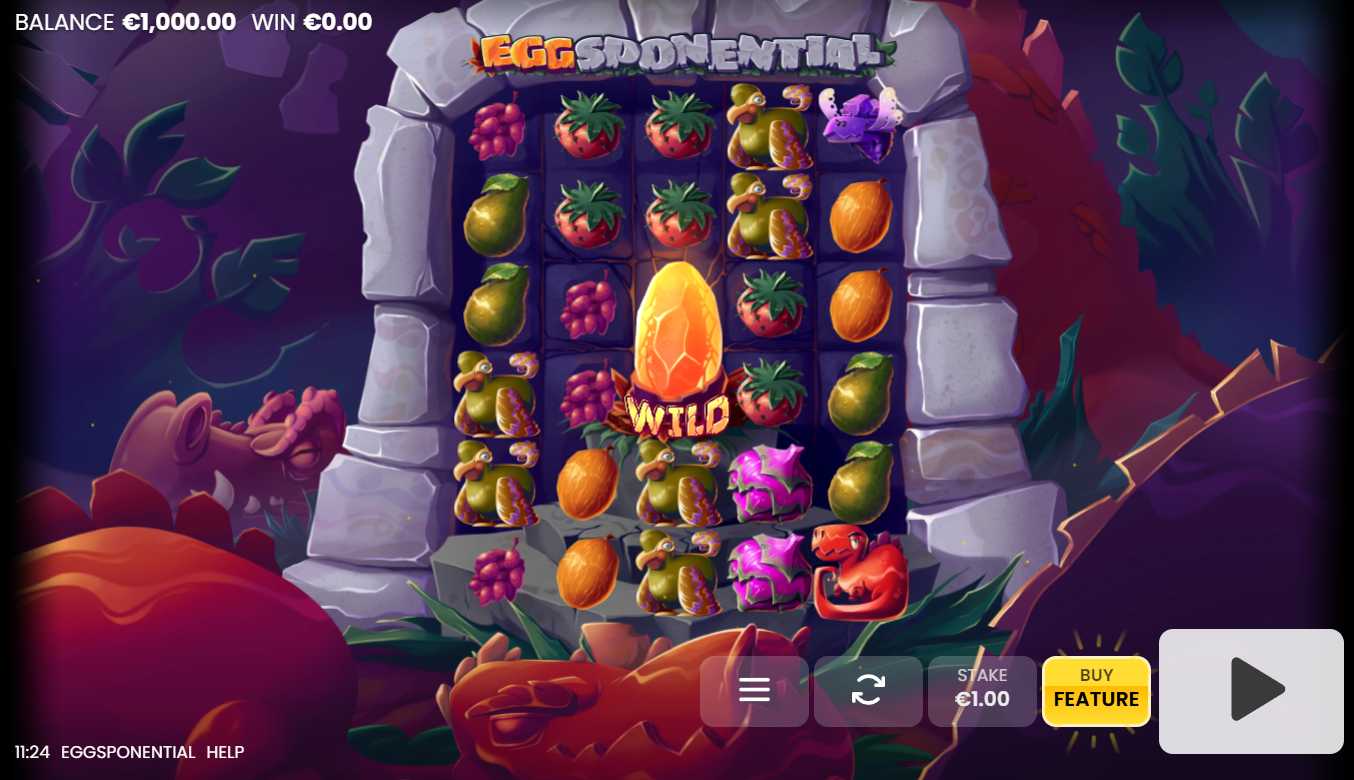Open the autoplay spin options

pos(868,691)
